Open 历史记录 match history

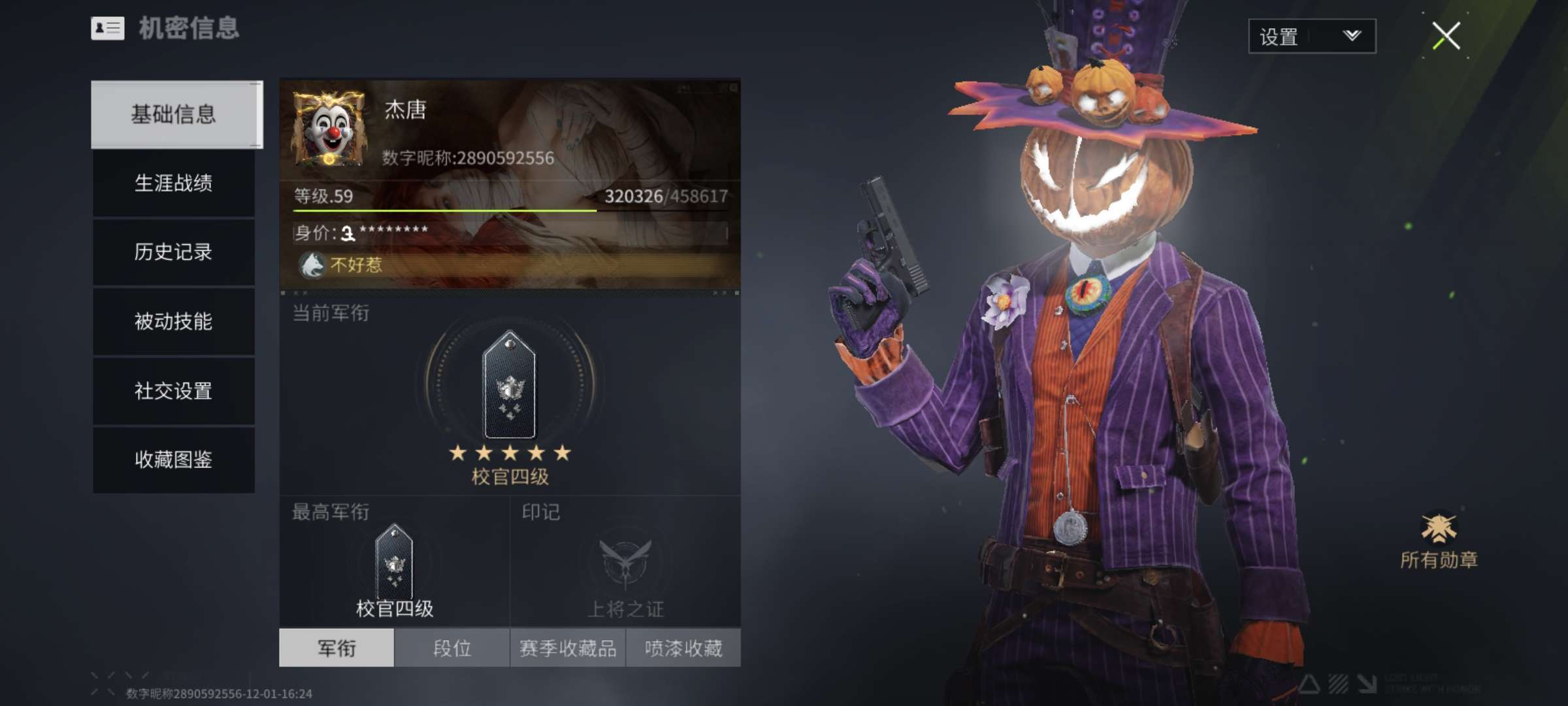(x=174, y=252)
